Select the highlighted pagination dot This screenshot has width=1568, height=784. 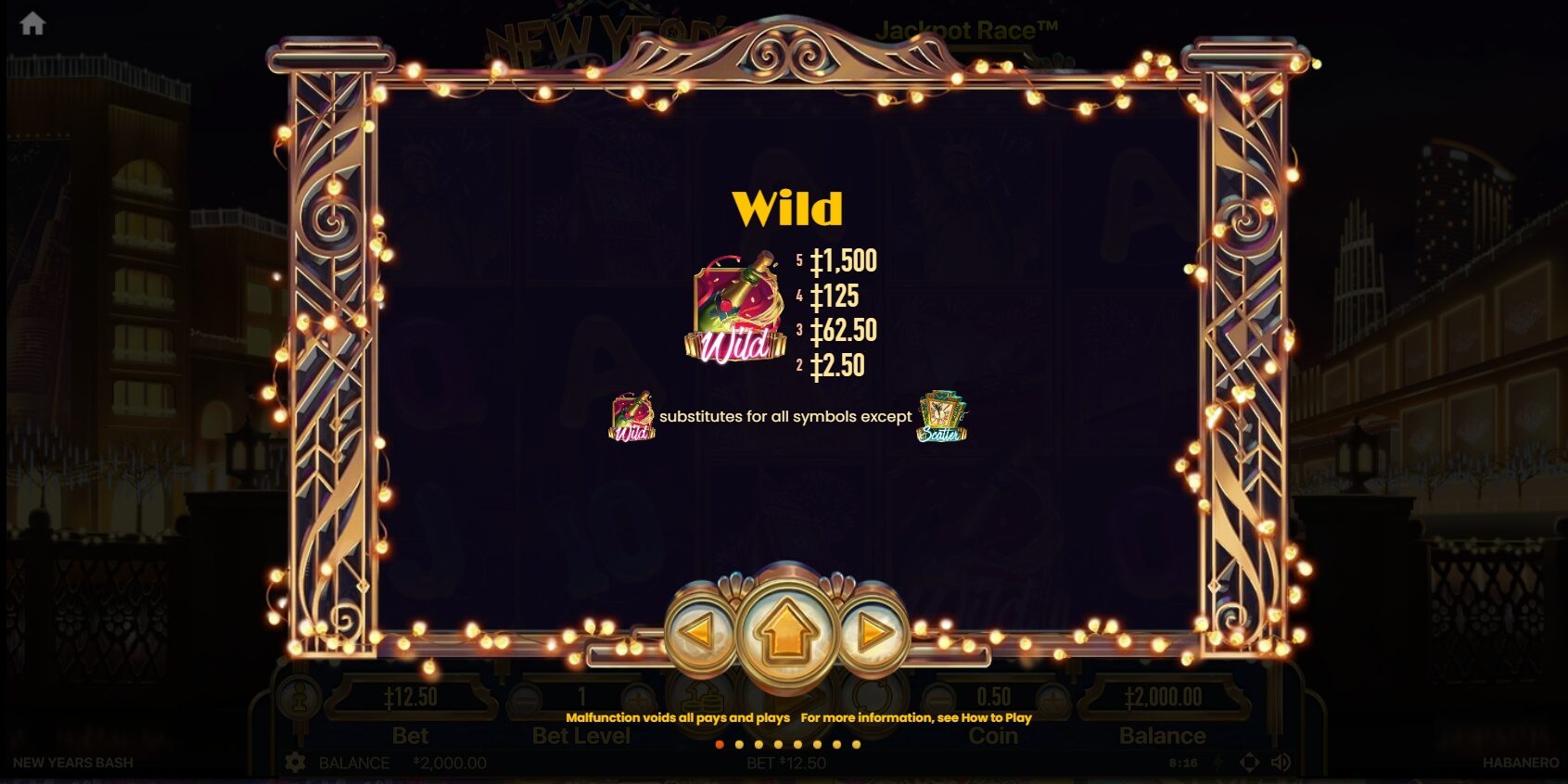click(720, 745)
